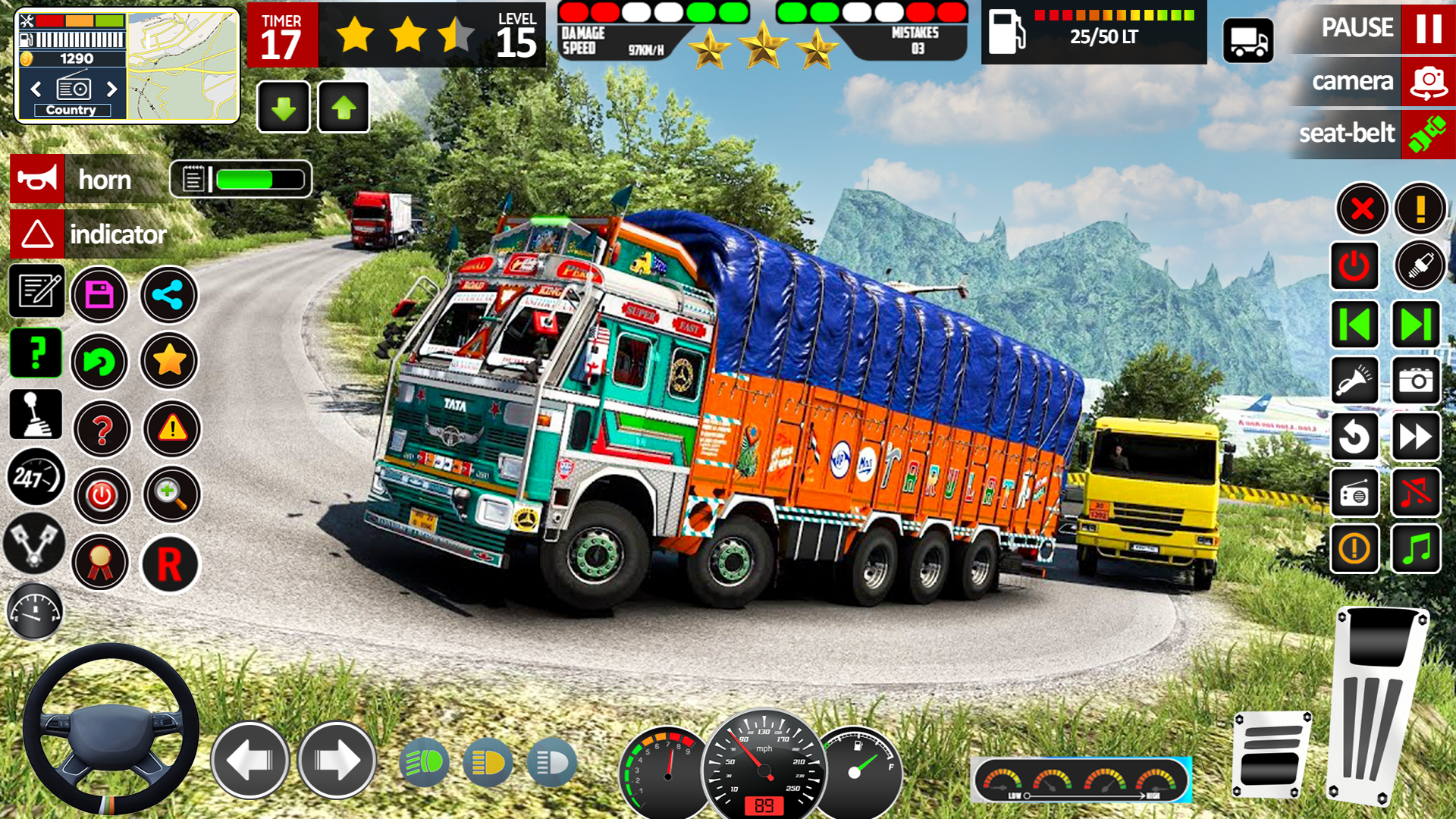Open the magnifier zoom-in icon
Screen dimensions: 1456x819
(x=171, y=495)
